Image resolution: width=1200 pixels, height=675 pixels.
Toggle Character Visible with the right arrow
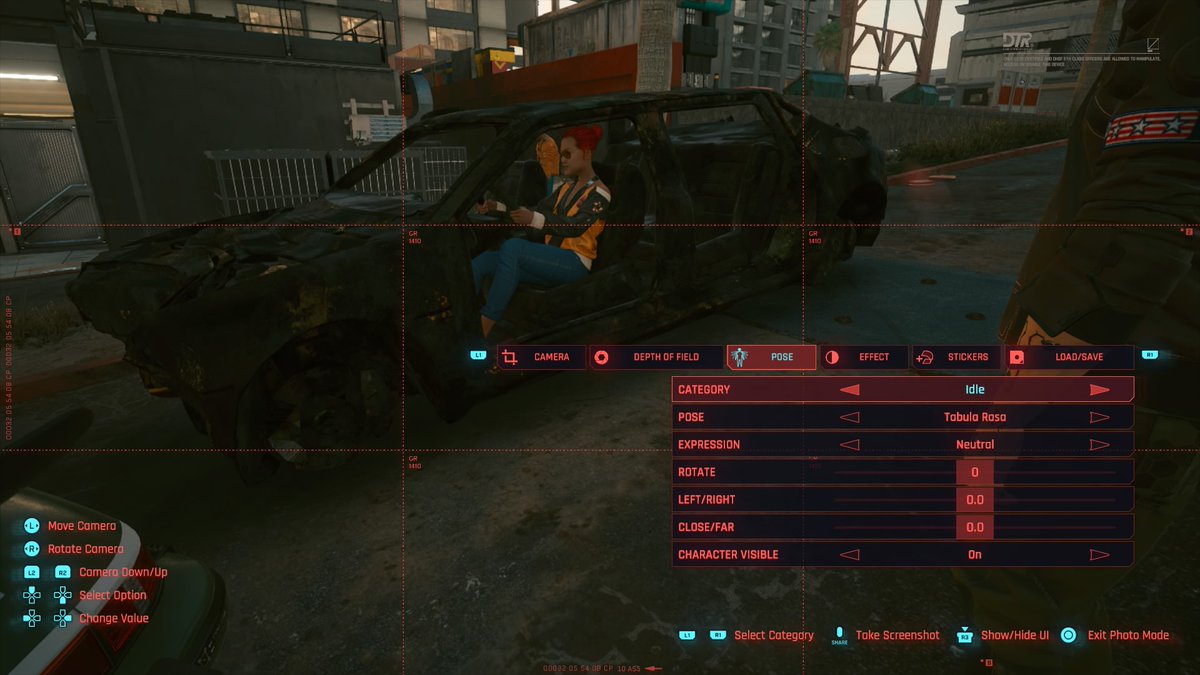pos(1100,555)
